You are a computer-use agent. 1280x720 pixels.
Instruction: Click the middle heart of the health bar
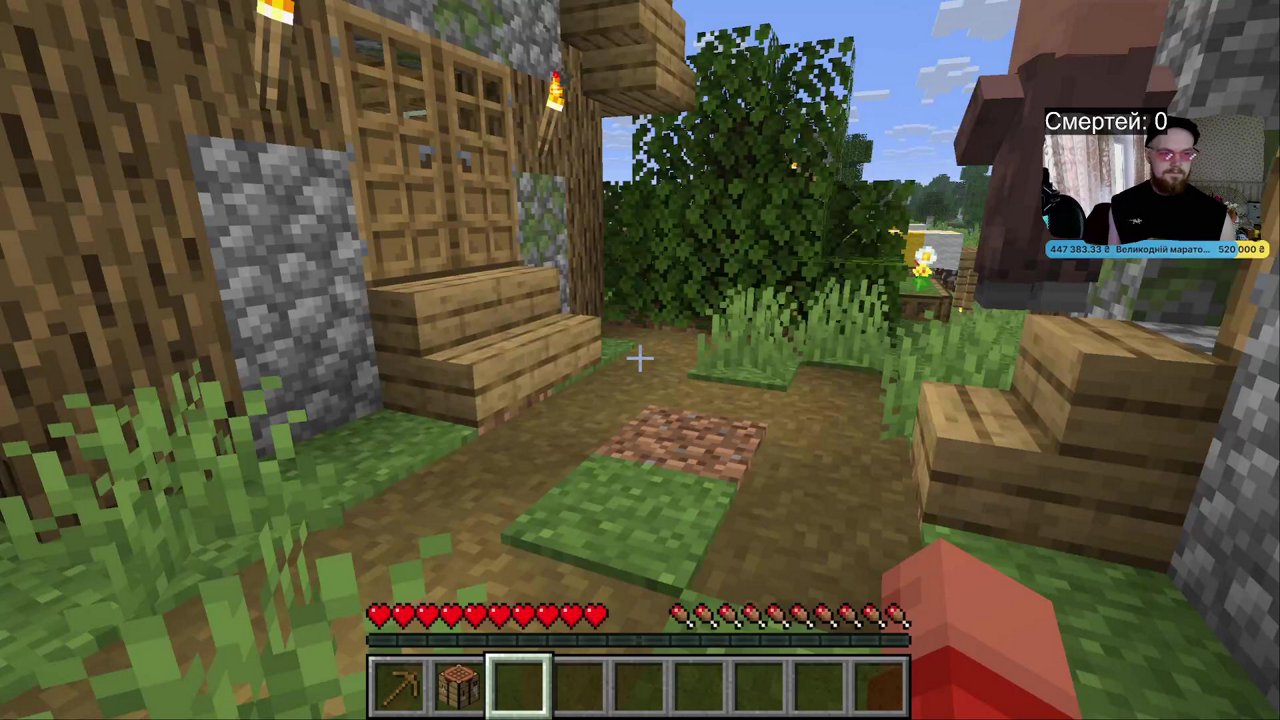click(x=487, y=616)
